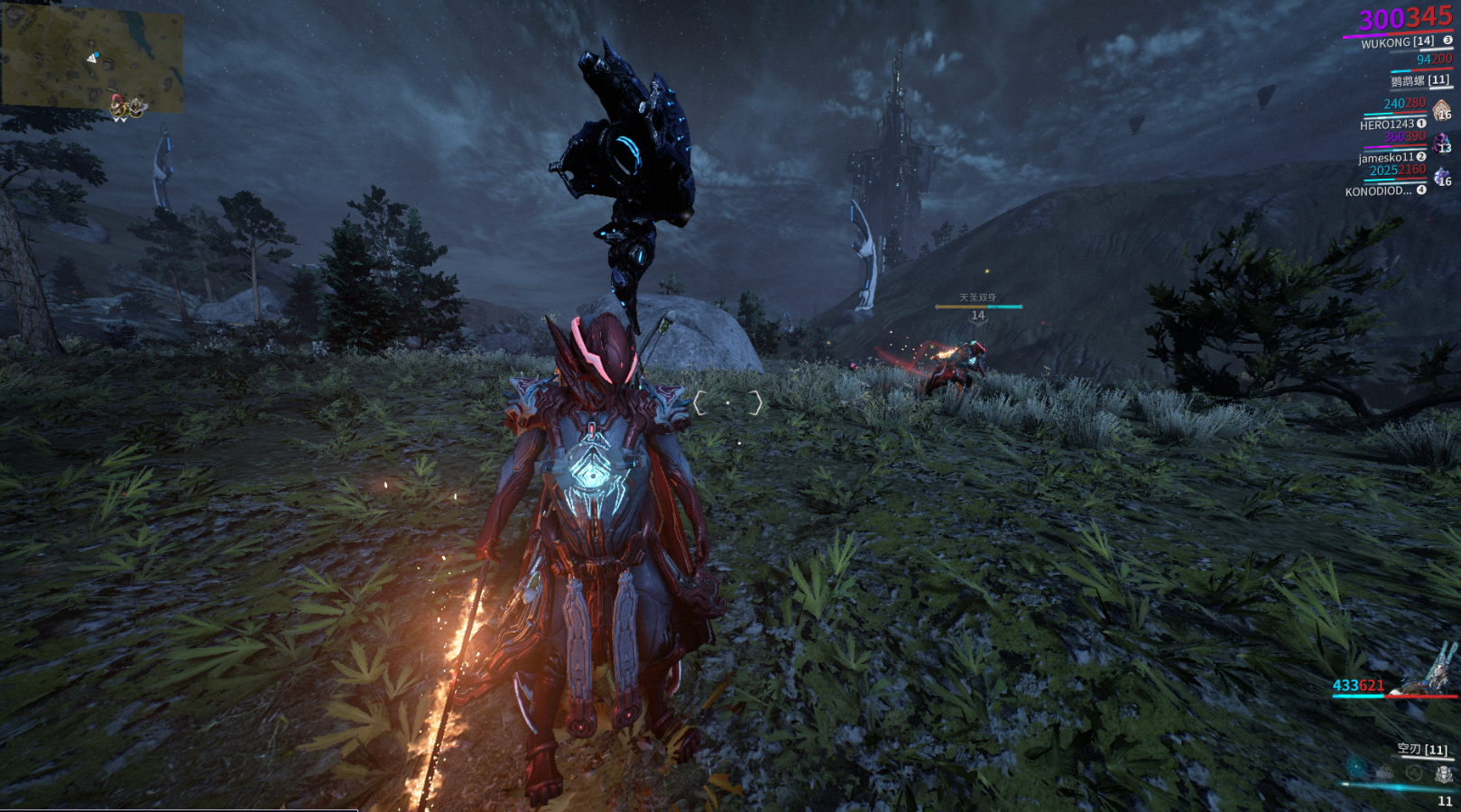Activate the circular swirl third ability icon

pyautogui.click(x=1414, y=773)
